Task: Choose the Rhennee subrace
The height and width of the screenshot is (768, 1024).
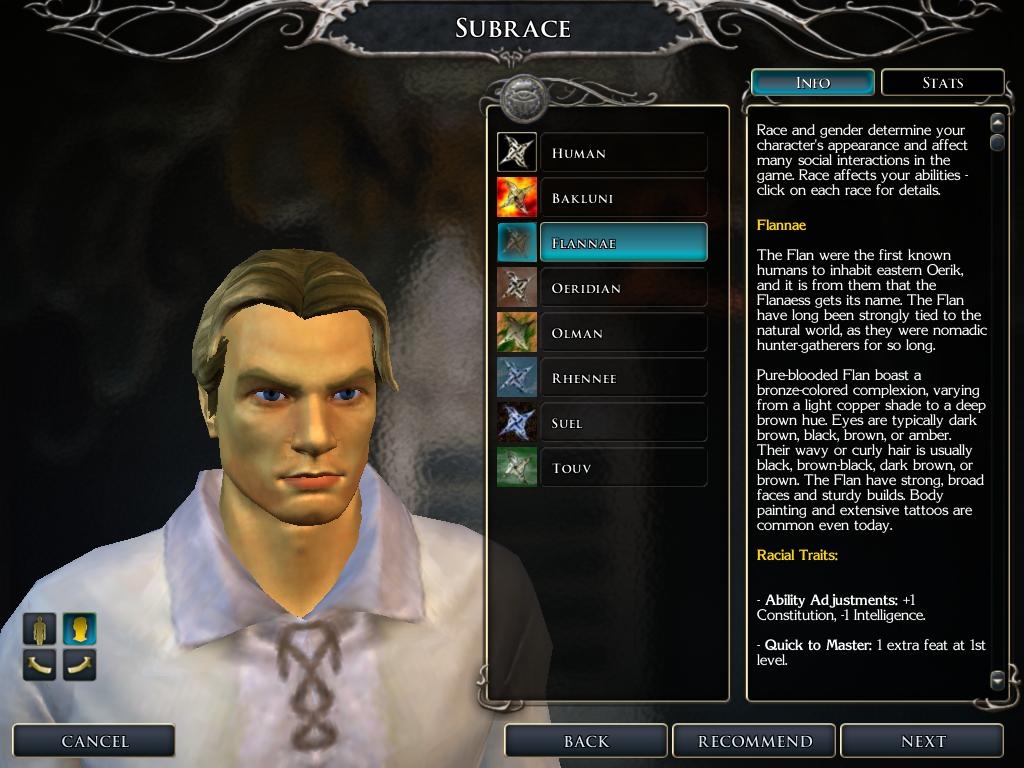Action: pyautogui.click(x=623, y=378)
